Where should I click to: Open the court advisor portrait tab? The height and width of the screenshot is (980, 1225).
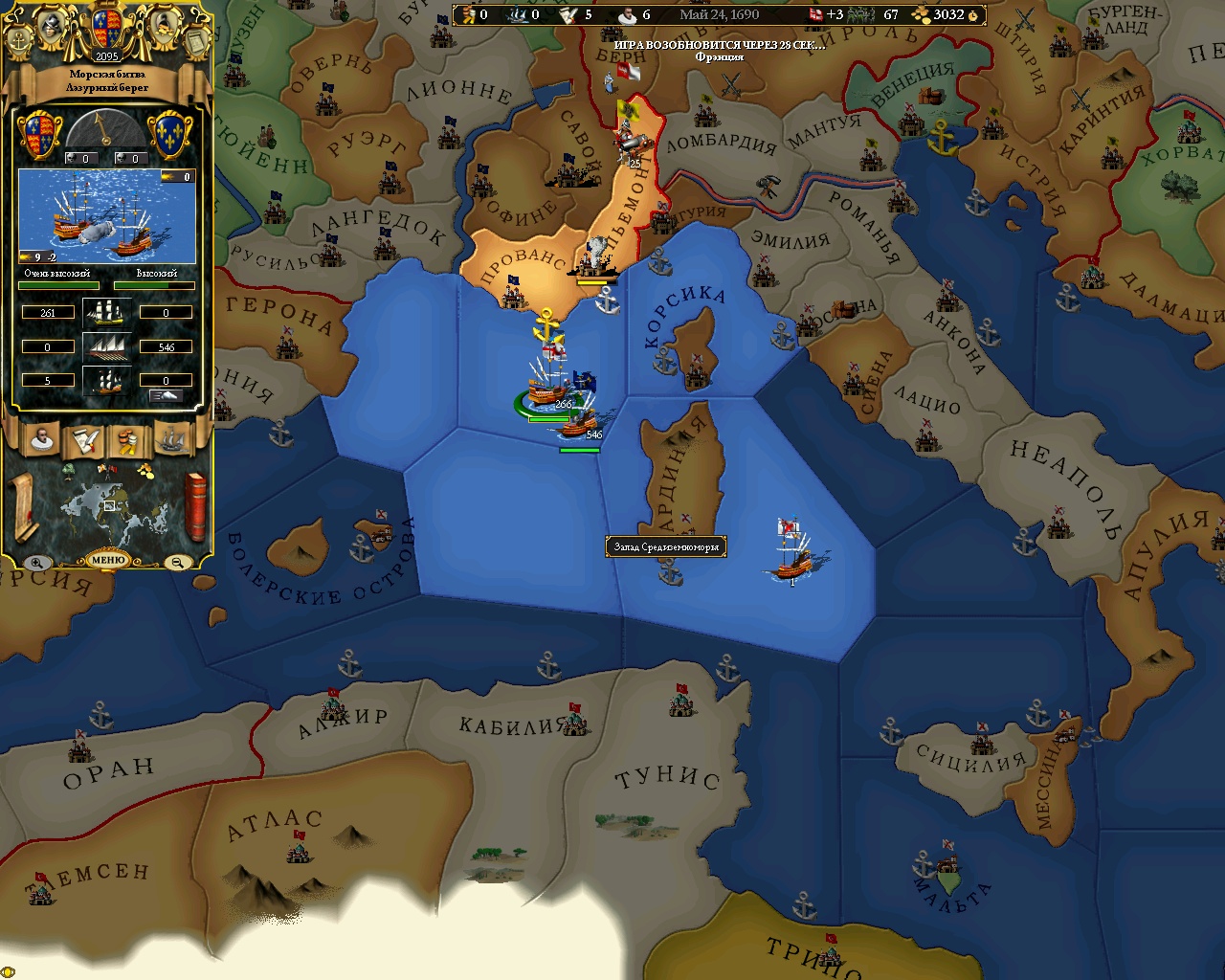(x=42, y=439)
